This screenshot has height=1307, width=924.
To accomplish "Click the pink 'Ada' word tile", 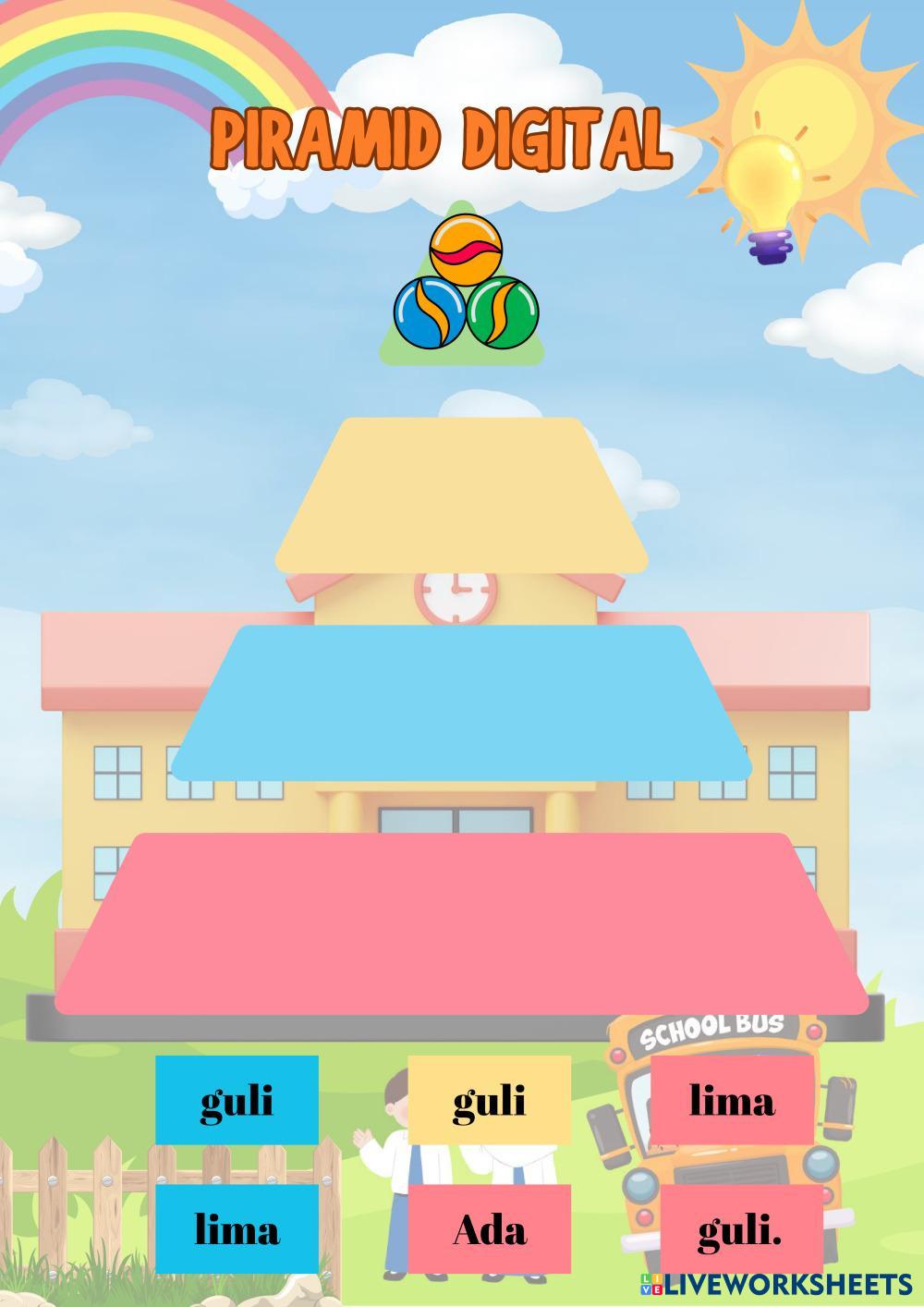I will pyautogui.click(x=489, y=1229).
